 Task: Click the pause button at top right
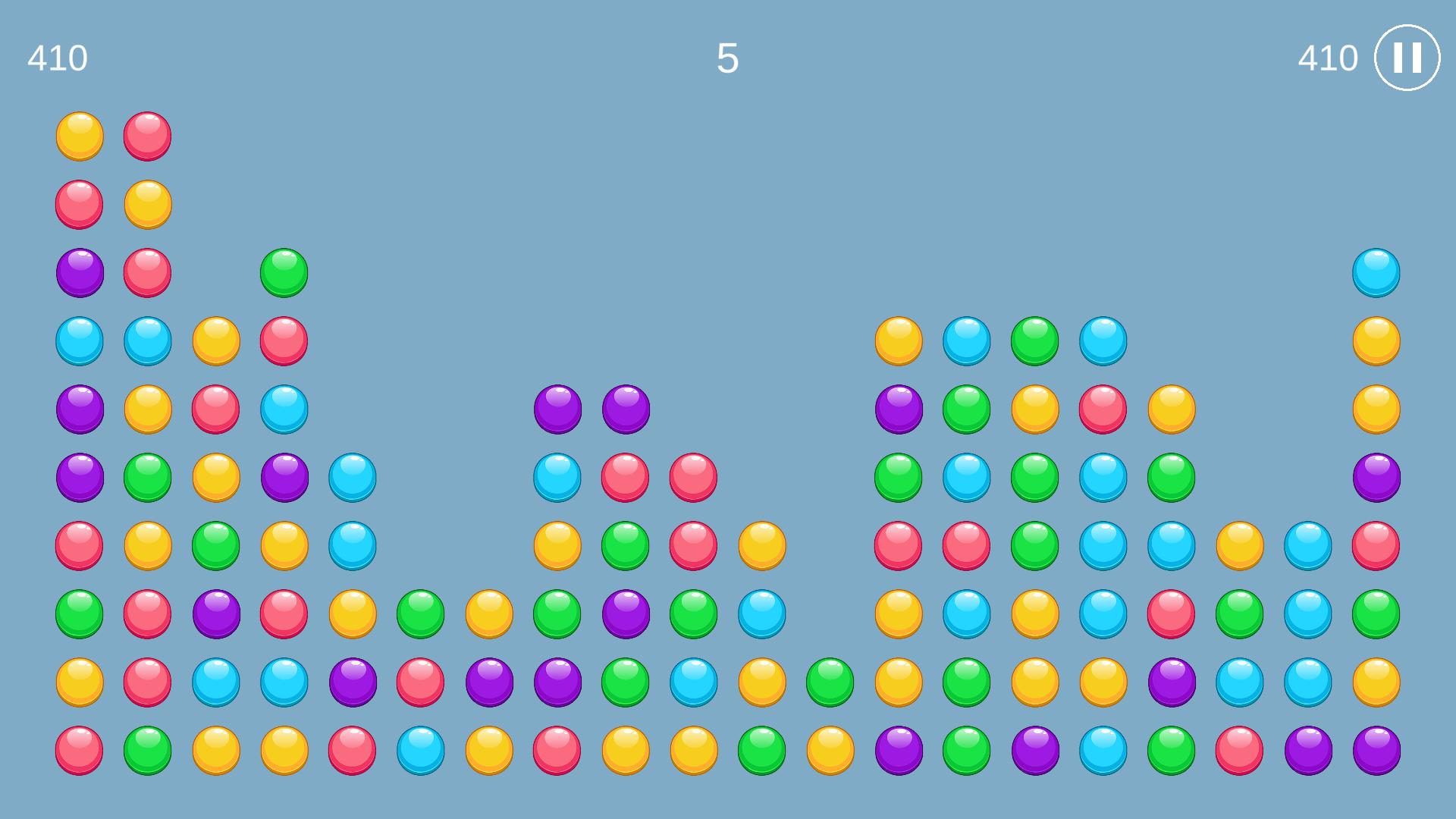pyautogui.click(x=1407, y=57)
